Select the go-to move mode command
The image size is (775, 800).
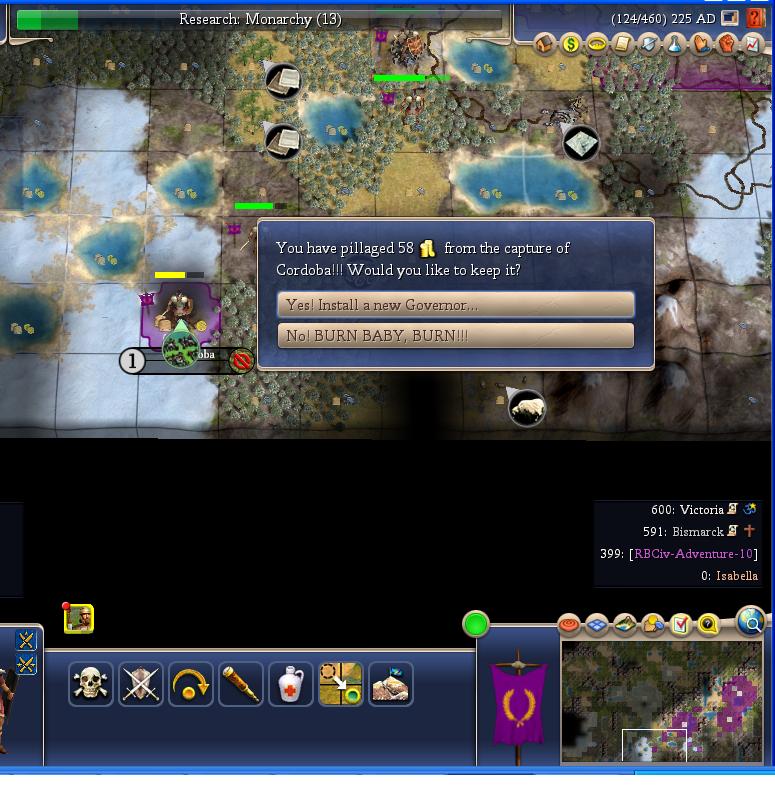point(341,684)
